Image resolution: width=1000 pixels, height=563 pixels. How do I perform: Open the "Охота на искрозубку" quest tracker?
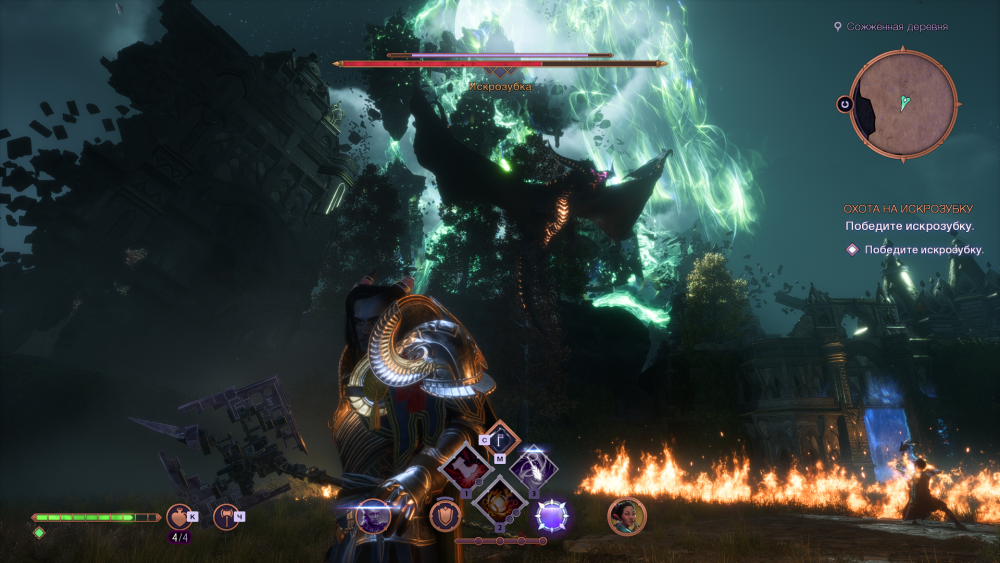(907, 208)
